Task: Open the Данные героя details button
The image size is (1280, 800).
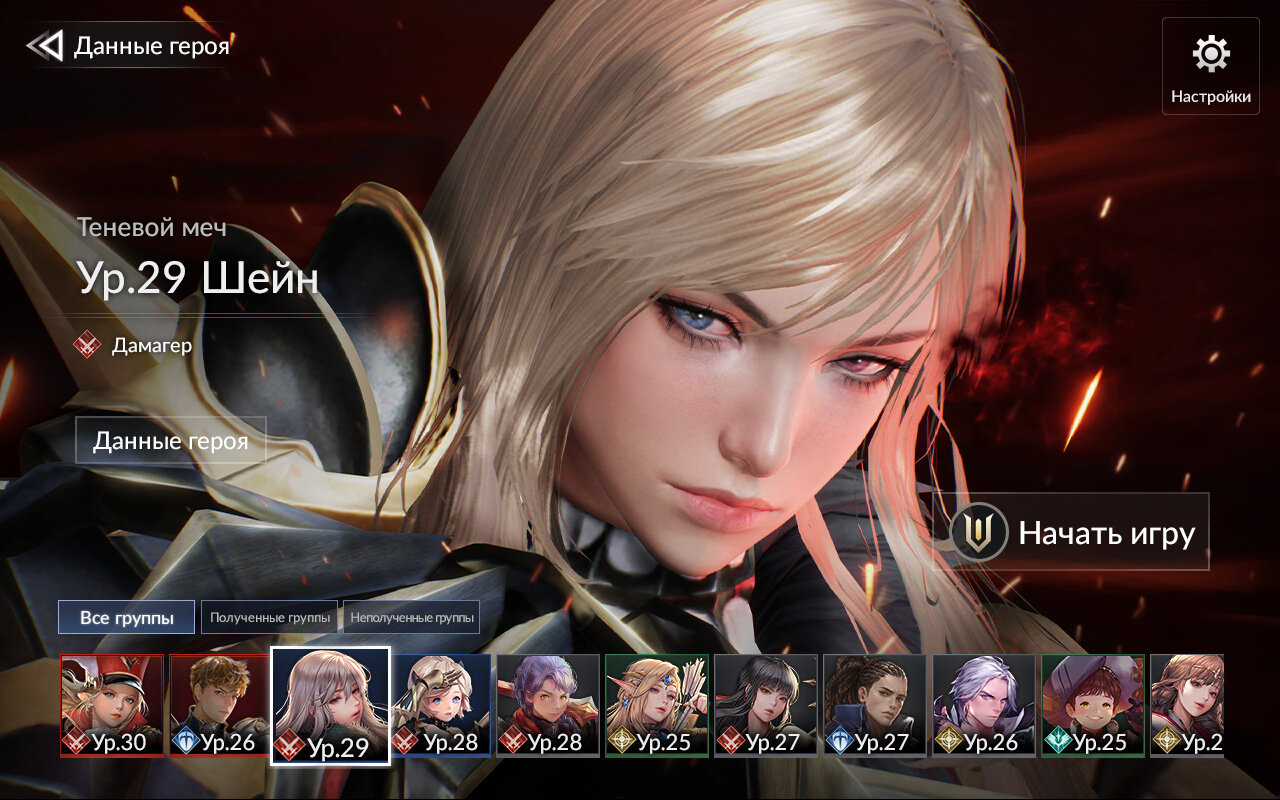Action: click(171, 441)
